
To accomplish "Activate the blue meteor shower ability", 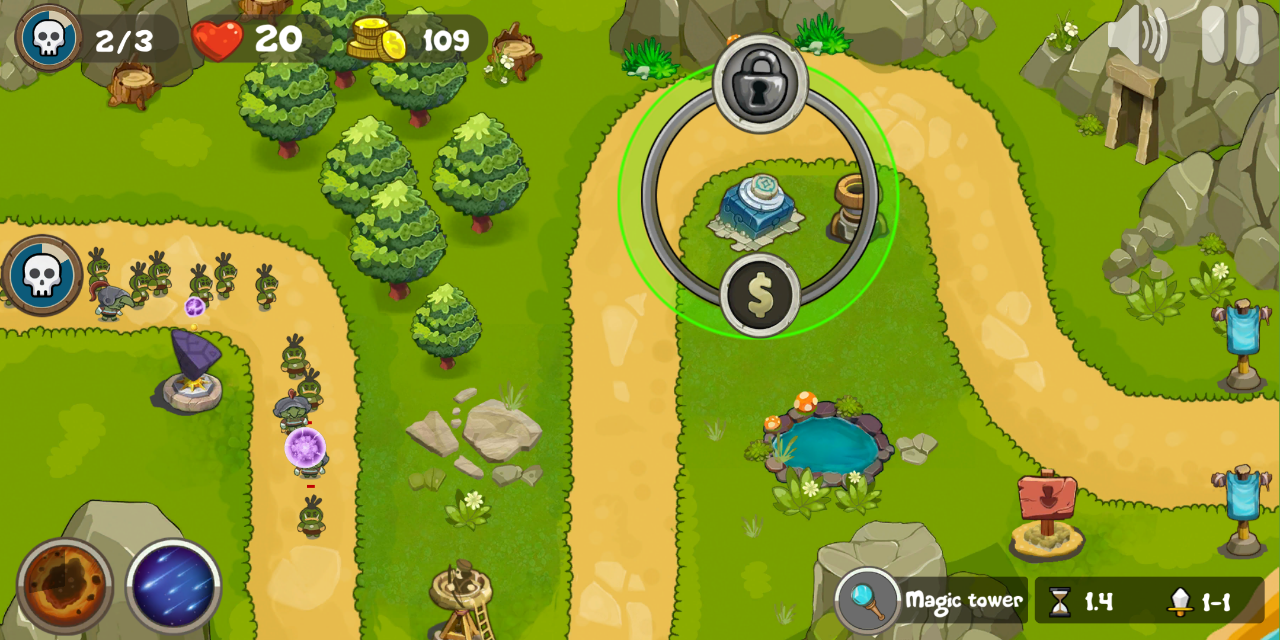I will (x=173, y=586).
